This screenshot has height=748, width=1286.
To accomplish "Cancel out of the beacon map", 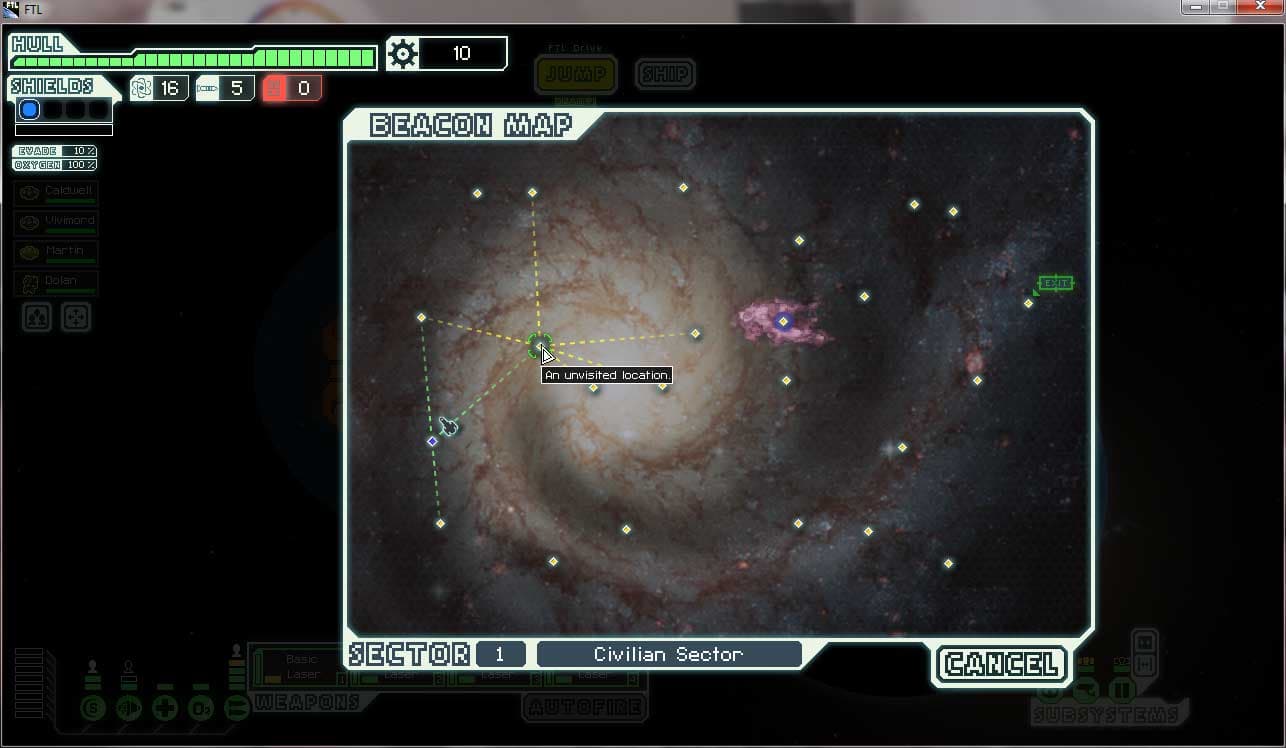I will pos(1001,664).
